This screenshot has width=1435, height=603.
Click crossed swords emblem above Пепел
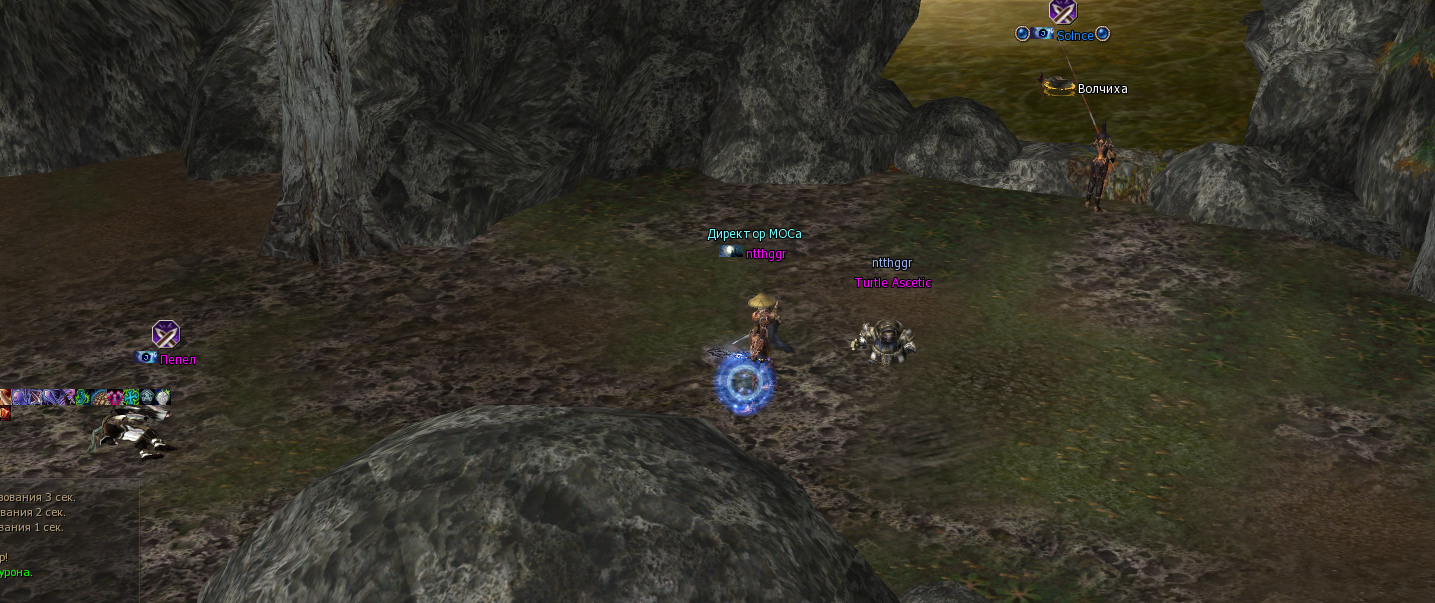(x=165, y=334)
